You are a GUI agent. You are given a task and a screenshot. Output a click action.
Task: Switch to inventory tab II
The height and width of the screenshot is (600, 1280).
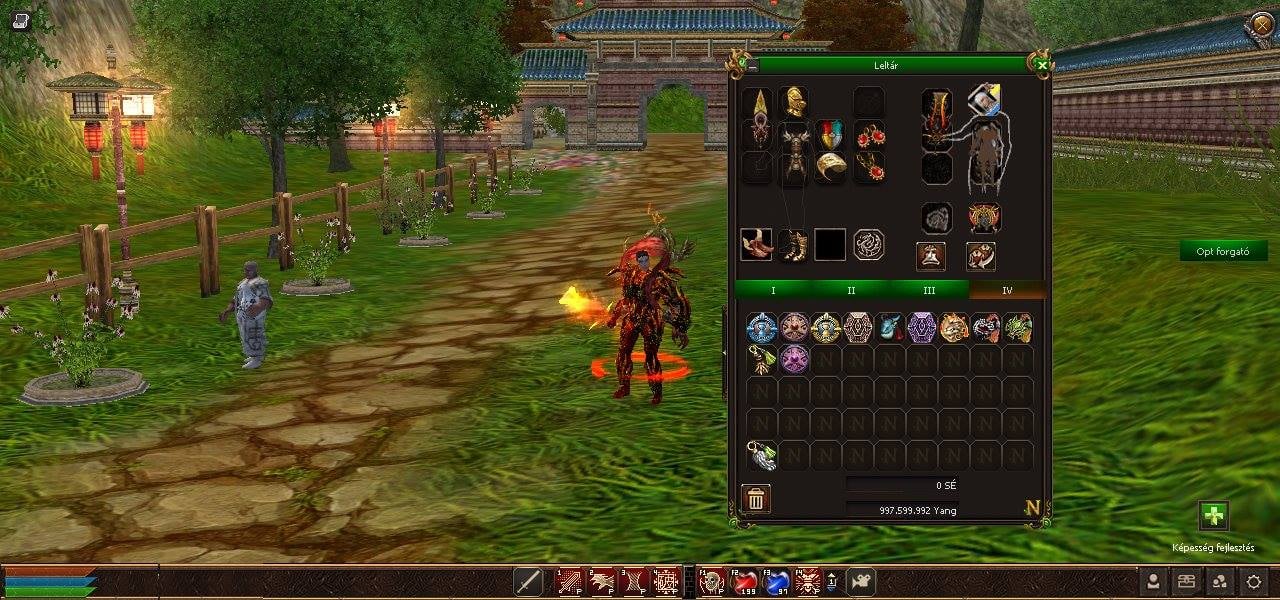click(851, 290)
